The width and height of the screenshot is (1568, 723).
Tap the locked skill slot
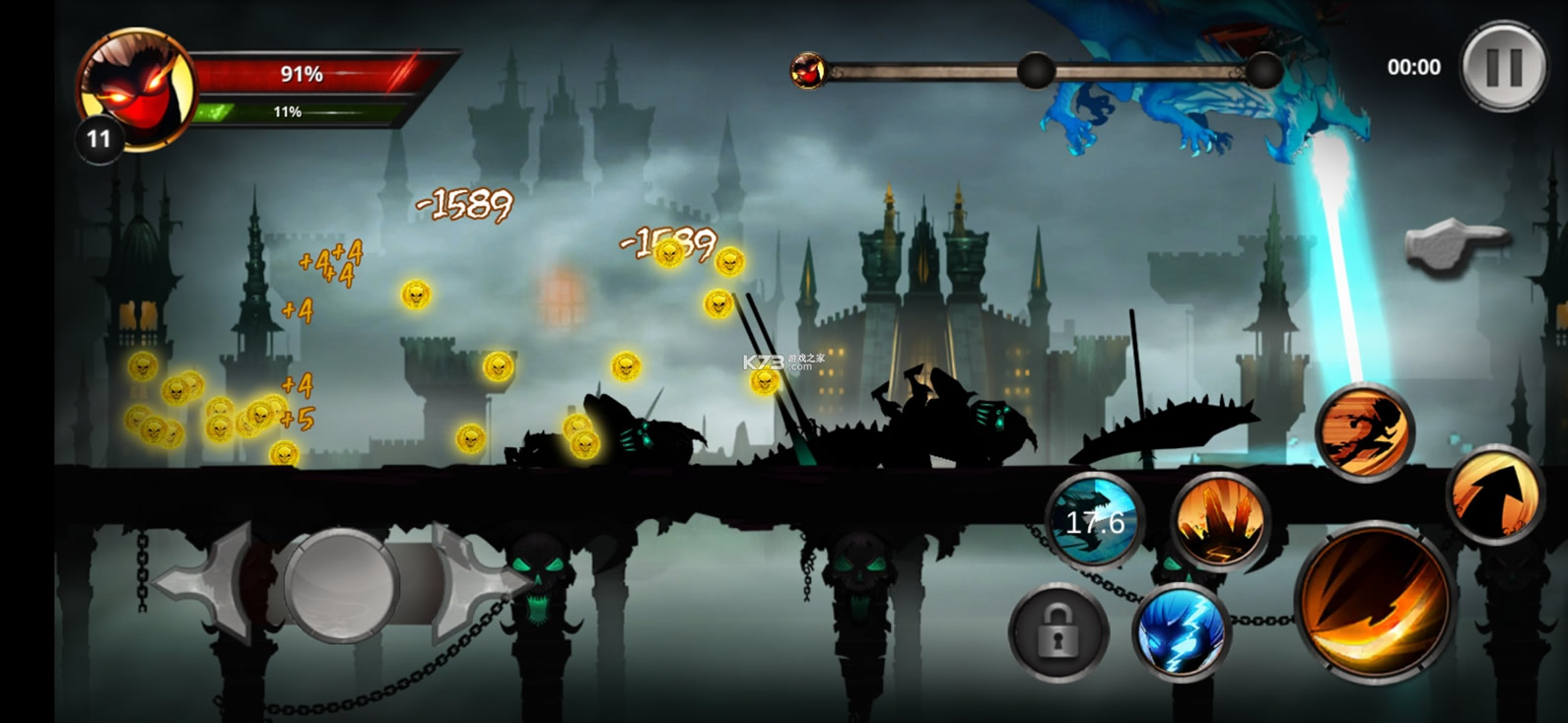1058,632
